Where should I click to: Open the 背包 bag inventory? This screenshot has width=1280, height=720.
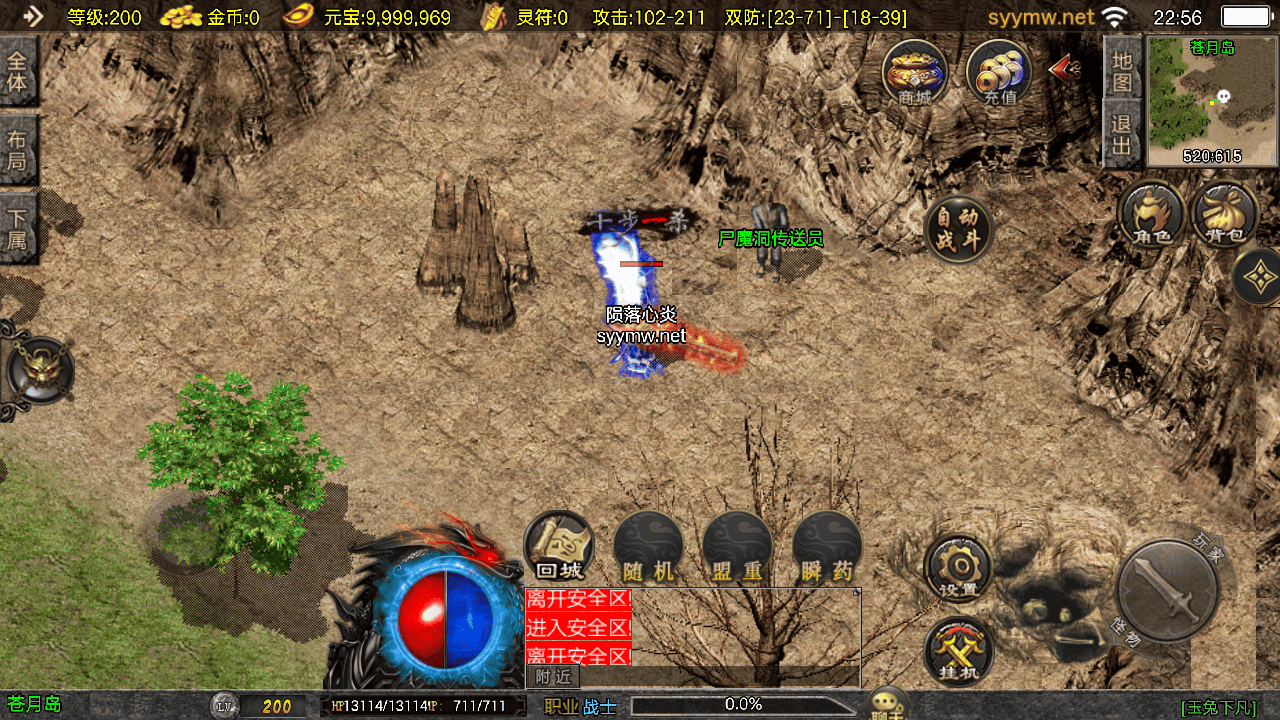click(x=1225, y=214)
